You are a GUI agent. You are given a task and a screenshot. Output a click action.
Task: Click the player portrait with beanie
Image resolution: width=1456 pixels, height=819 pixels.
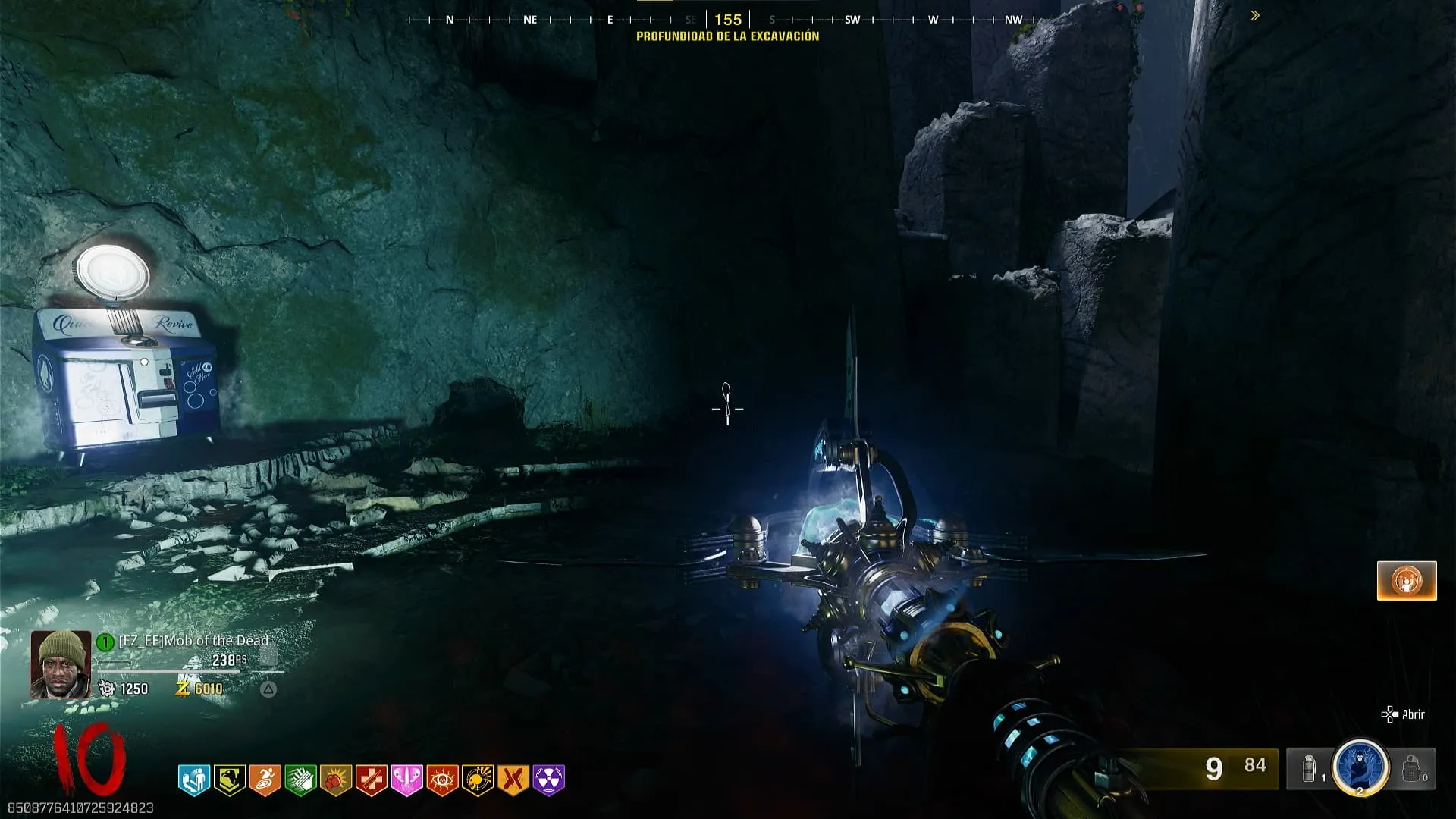tap(61, 664)
